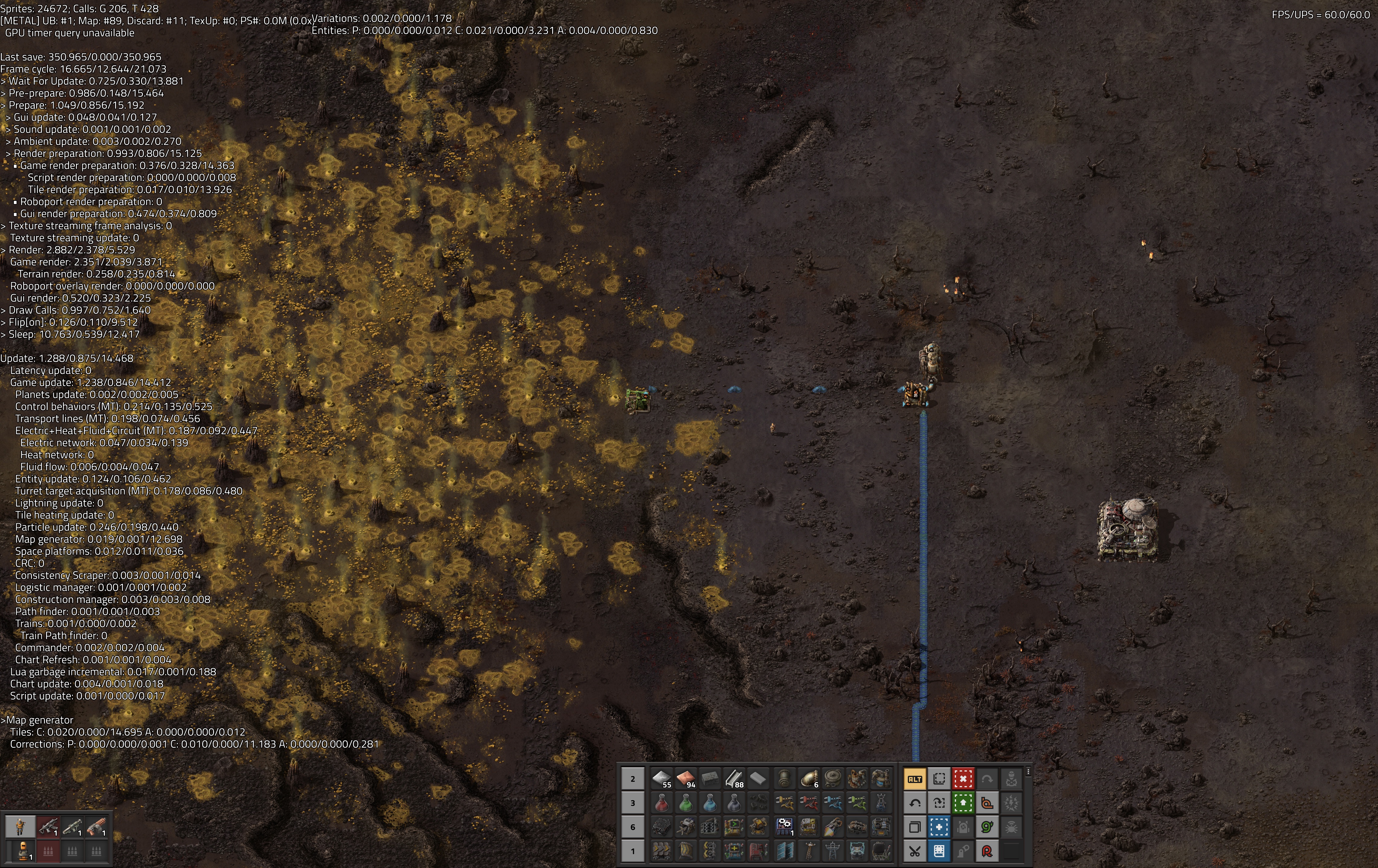The height and width of the screenshot is (868, 1378).
Task: Click the undo arrow button
Action: tap(914, 803)
